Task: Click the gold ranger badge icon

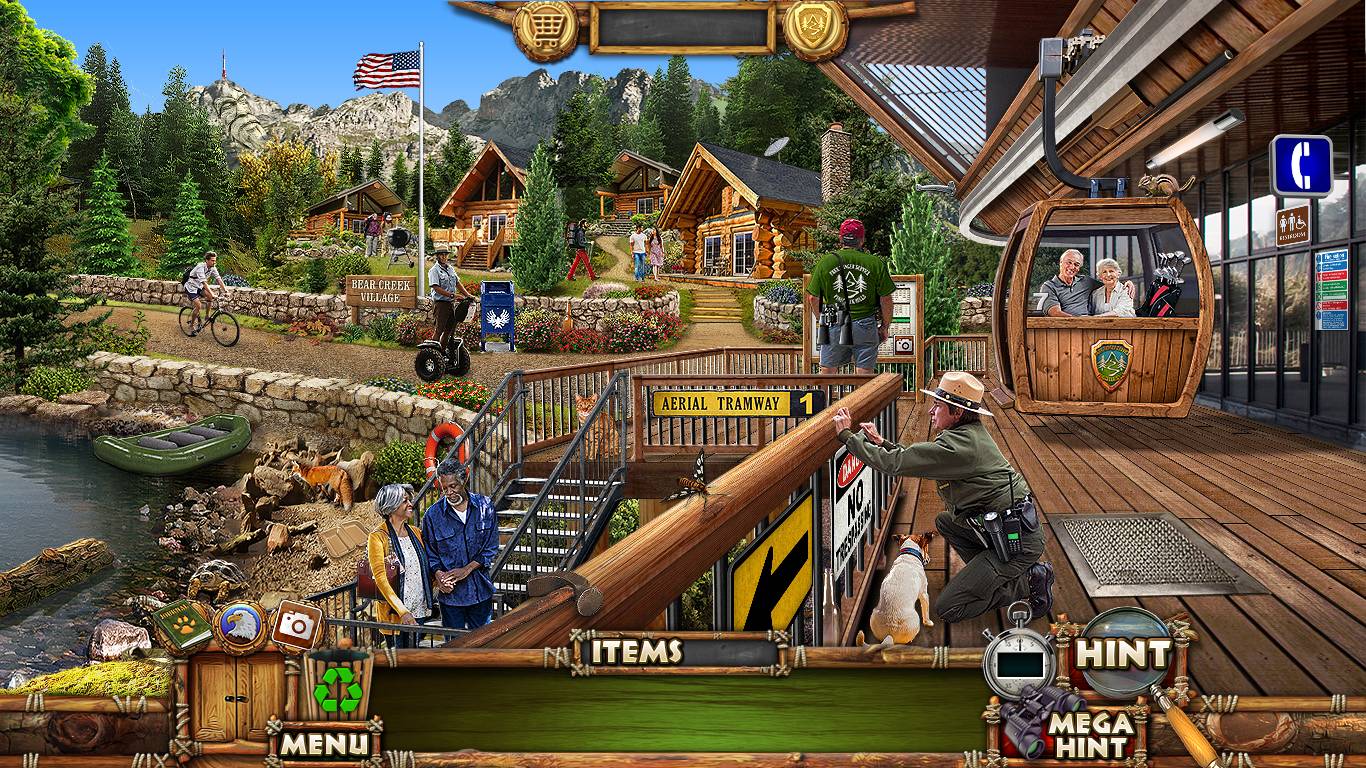Action: (x=815, y=28)
